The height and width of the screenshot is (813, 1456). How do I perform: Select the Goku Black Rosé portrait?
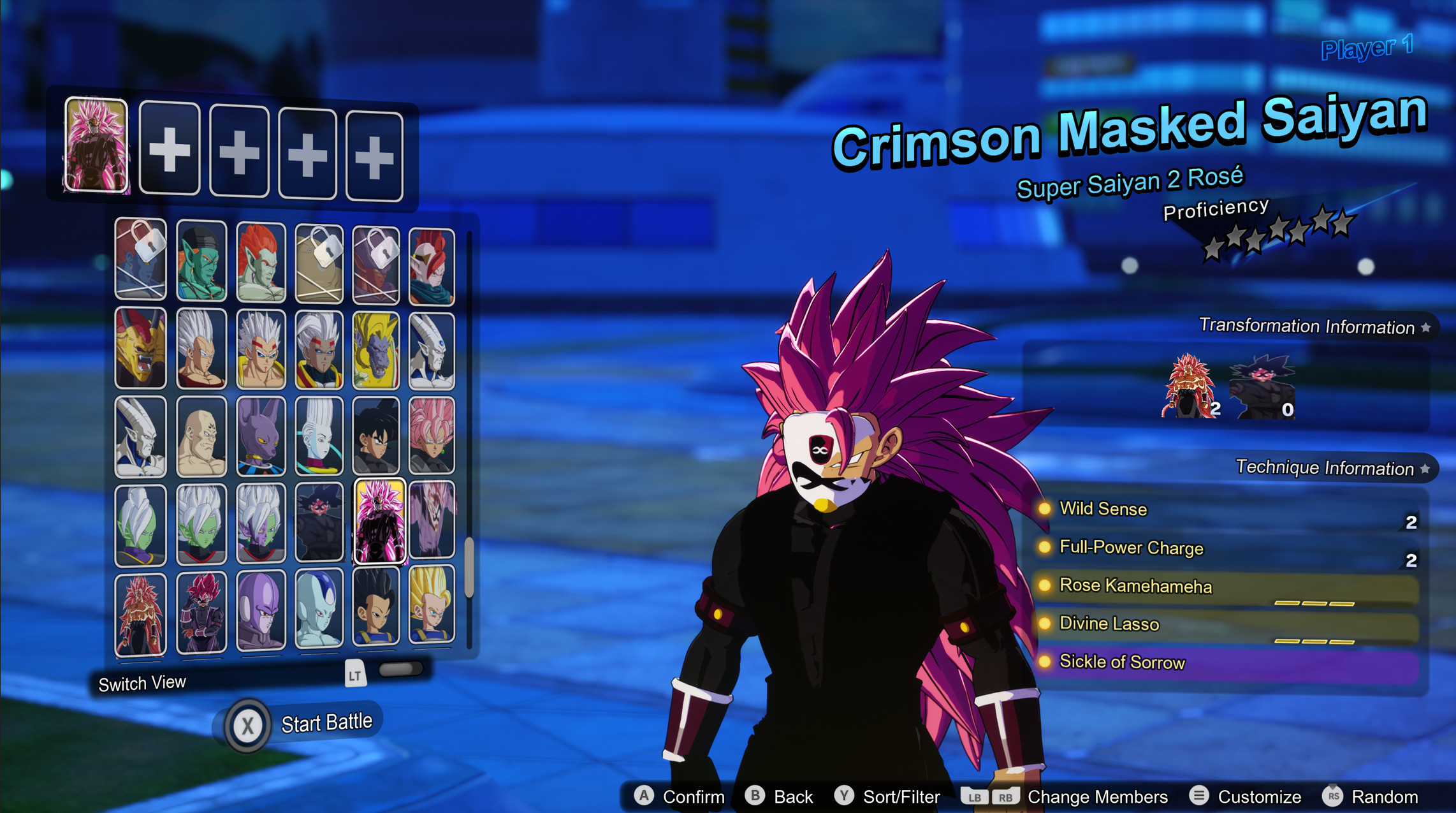tap(432, 435)
